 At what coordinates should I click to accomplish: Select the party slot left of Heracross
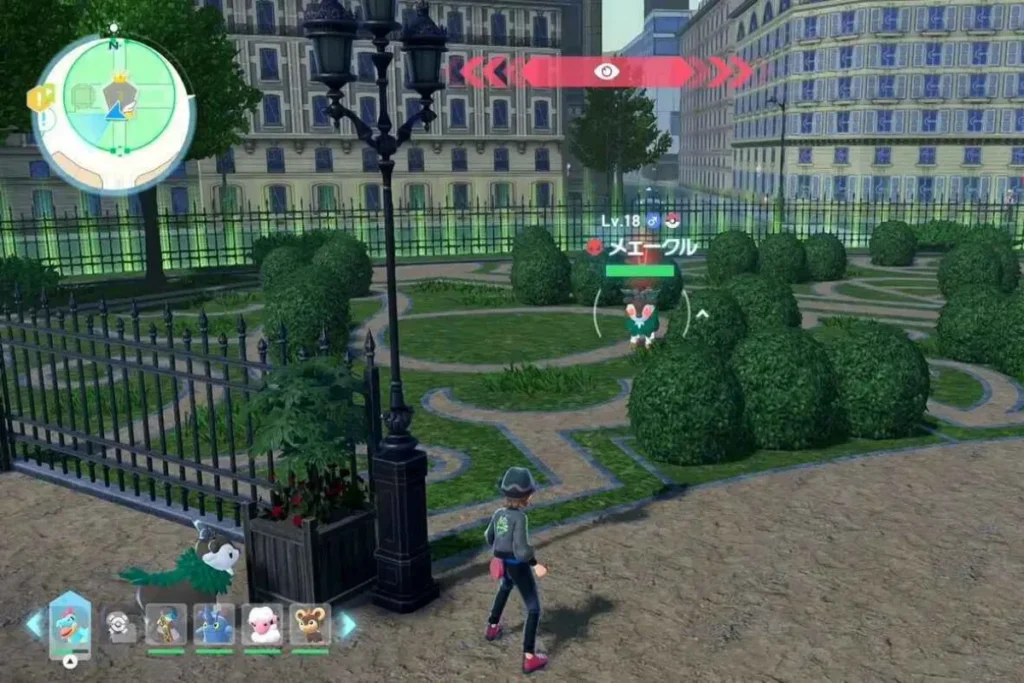coord(166,624)
